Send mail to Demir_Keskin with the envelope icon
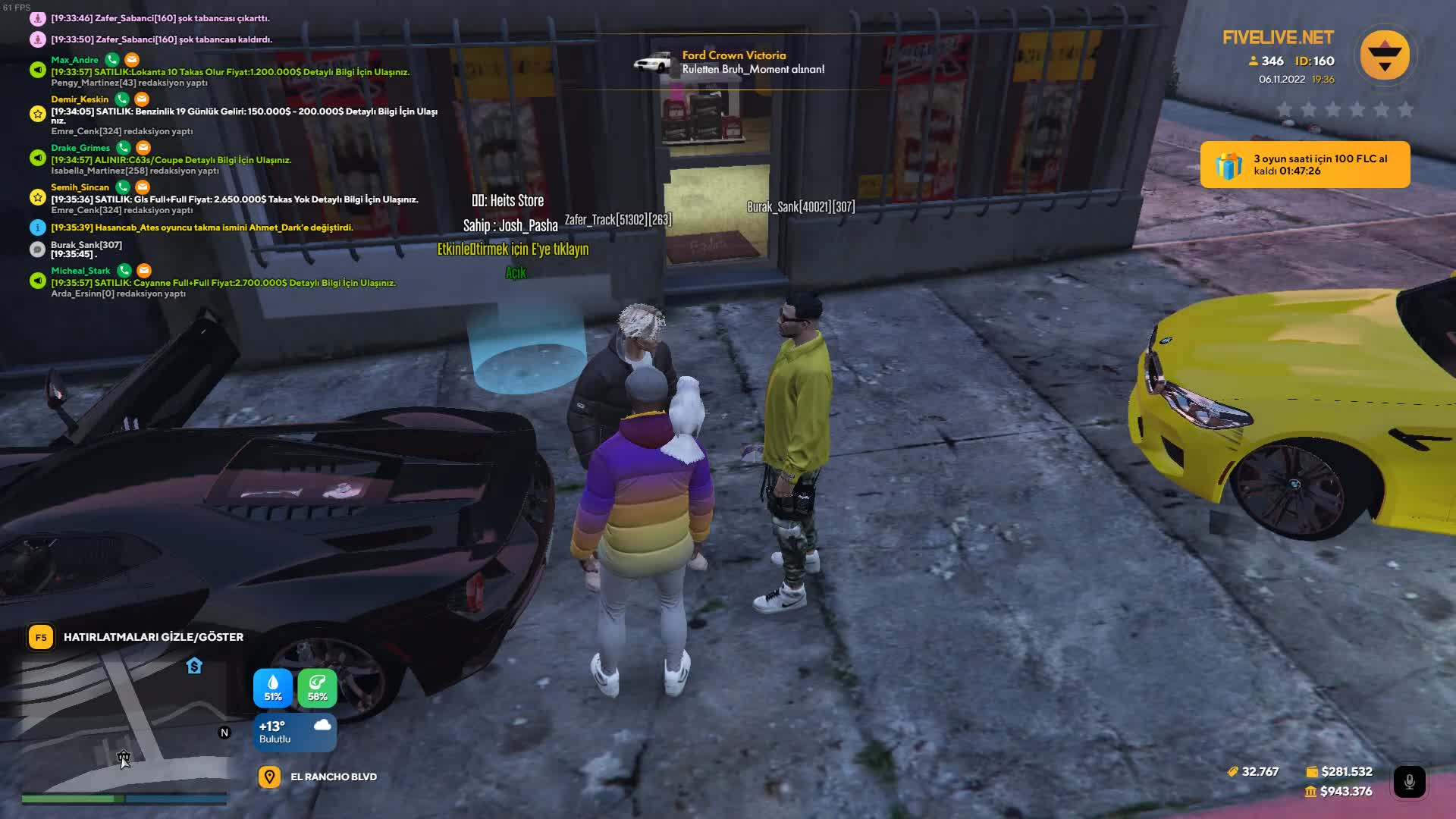 point(142,99)
